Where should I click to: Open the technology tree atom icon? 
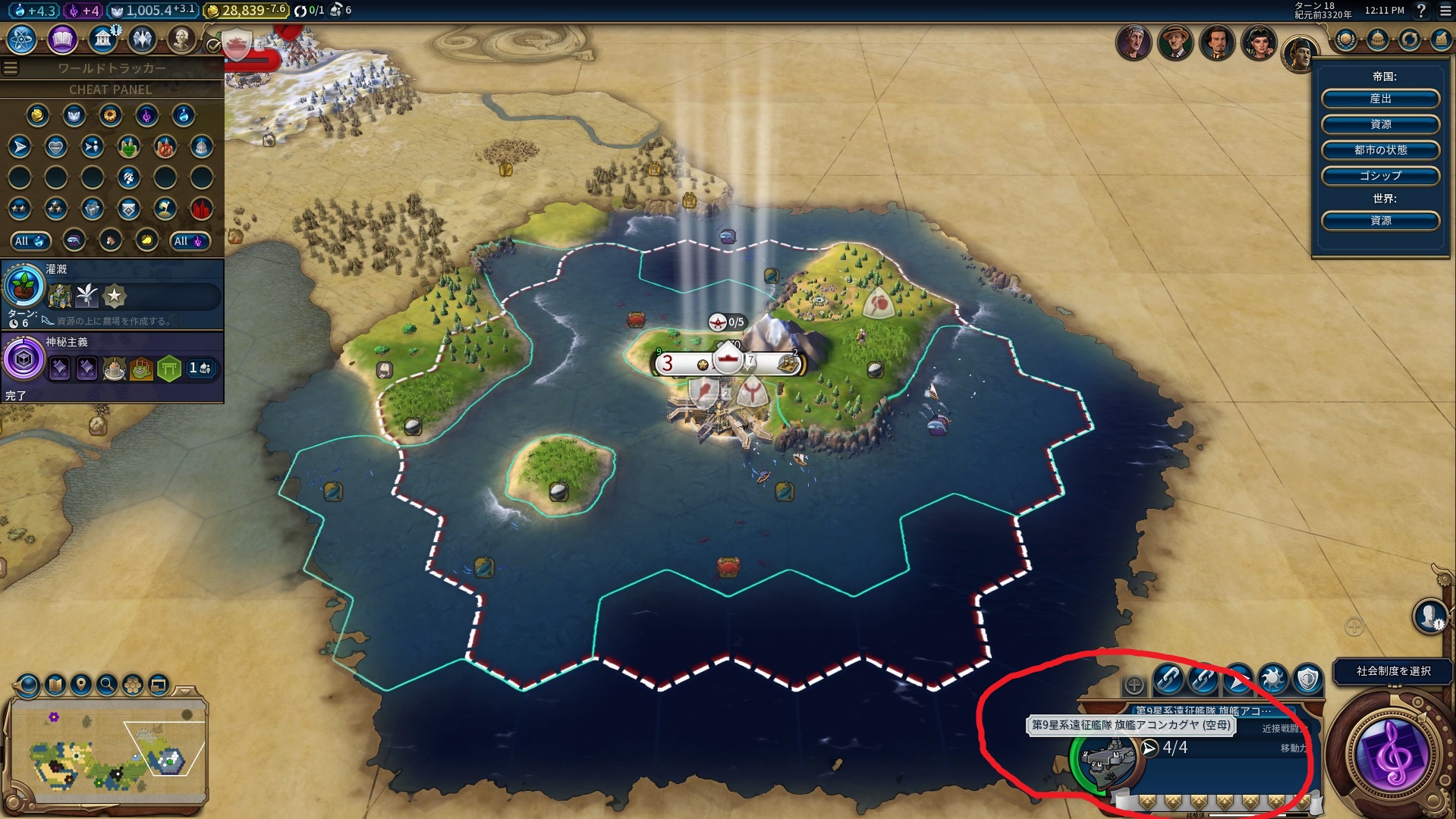(x=21, y=39)
